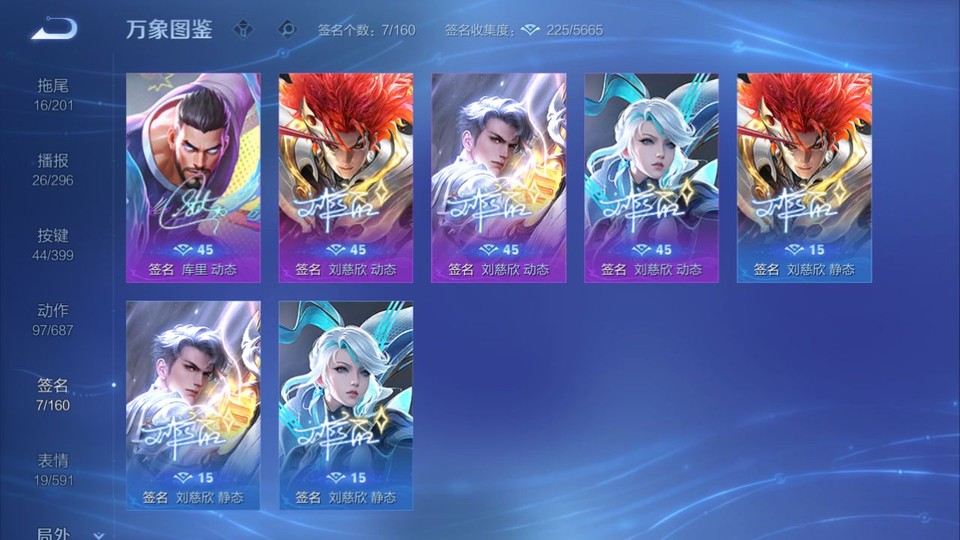Screen dimensions: 960x540
Task: Select the 库里 动态 signature card
Action: click(193, 177)
